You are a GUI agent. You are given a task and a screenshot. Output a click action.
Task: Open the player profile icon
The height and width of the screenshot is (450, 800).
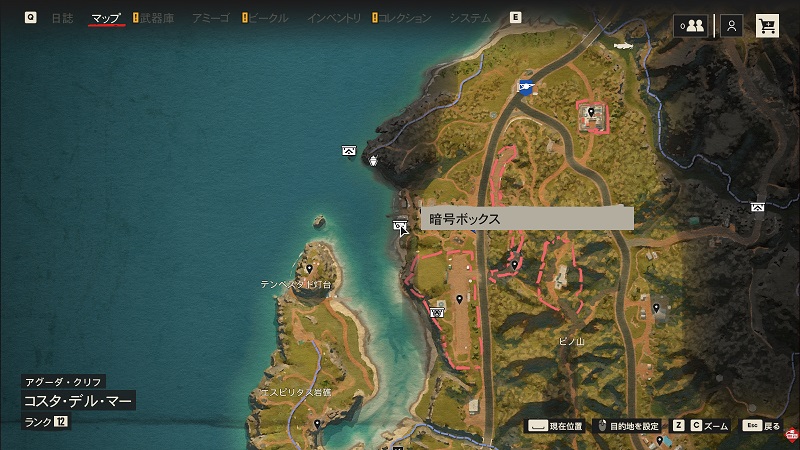click(x=733, y=26)
